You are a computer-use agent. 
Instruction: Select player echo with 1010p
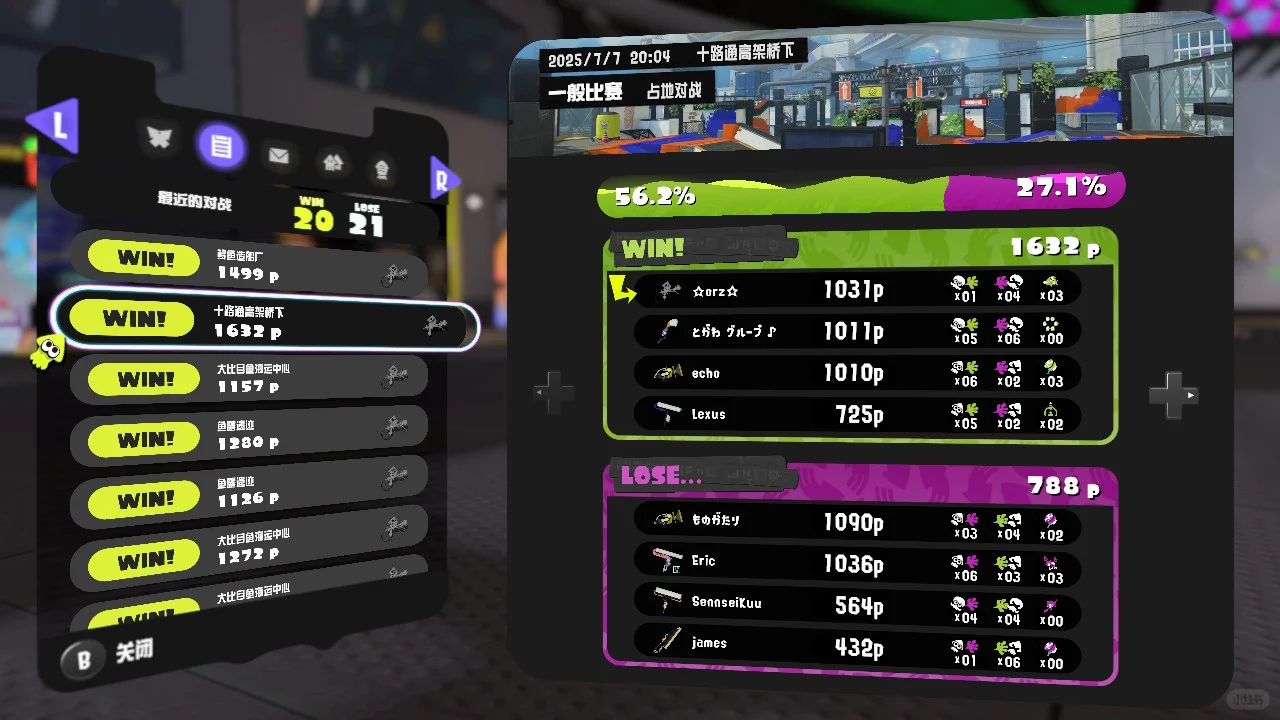point(856,373)
